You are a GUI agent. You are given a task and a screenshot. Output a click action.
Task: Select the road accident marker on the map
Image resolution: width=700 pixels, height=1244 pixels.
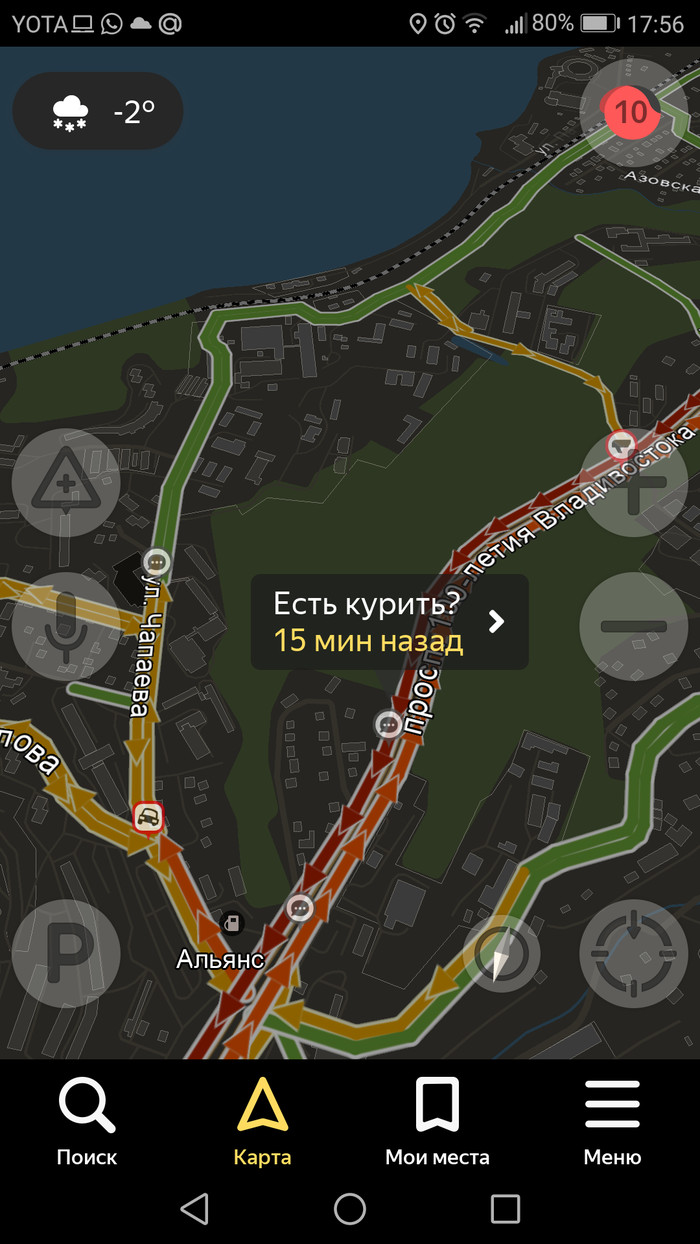click(148, 818)
